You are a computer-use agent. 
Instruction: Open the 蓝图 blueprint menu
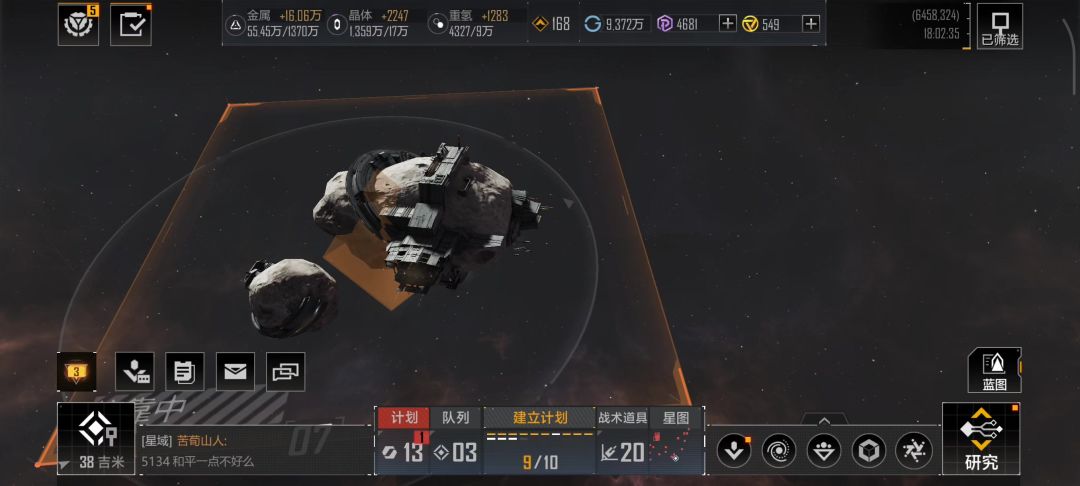tap(994, 370)
